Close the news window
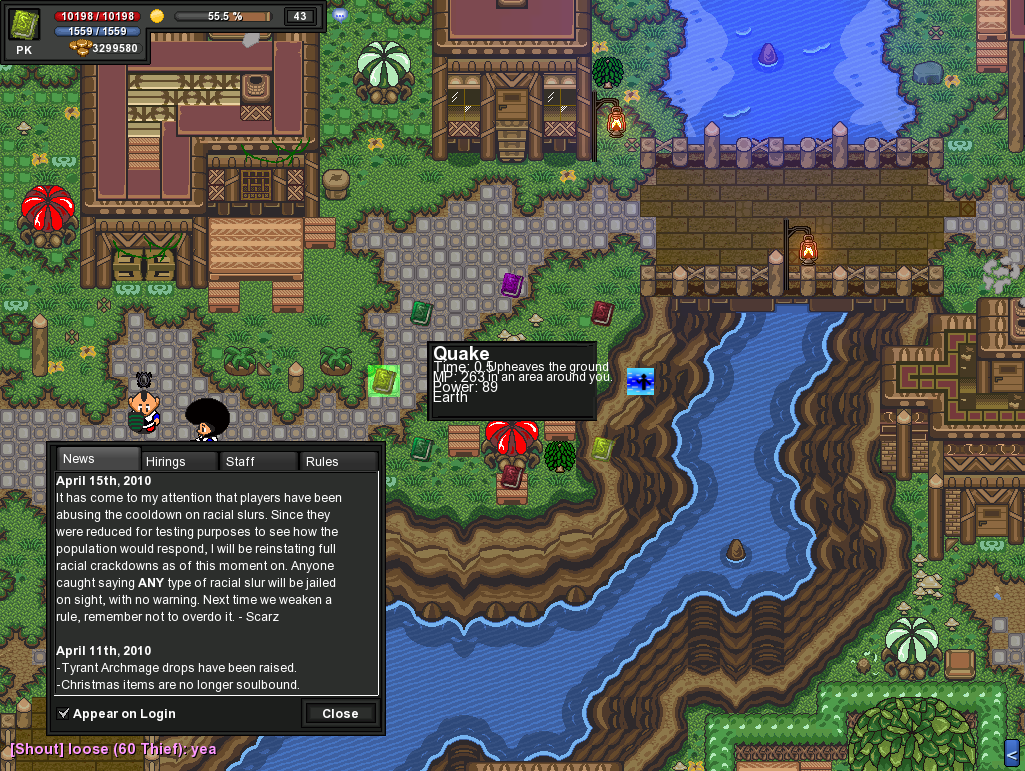The image size is (1025, 771). pos(340,713)
